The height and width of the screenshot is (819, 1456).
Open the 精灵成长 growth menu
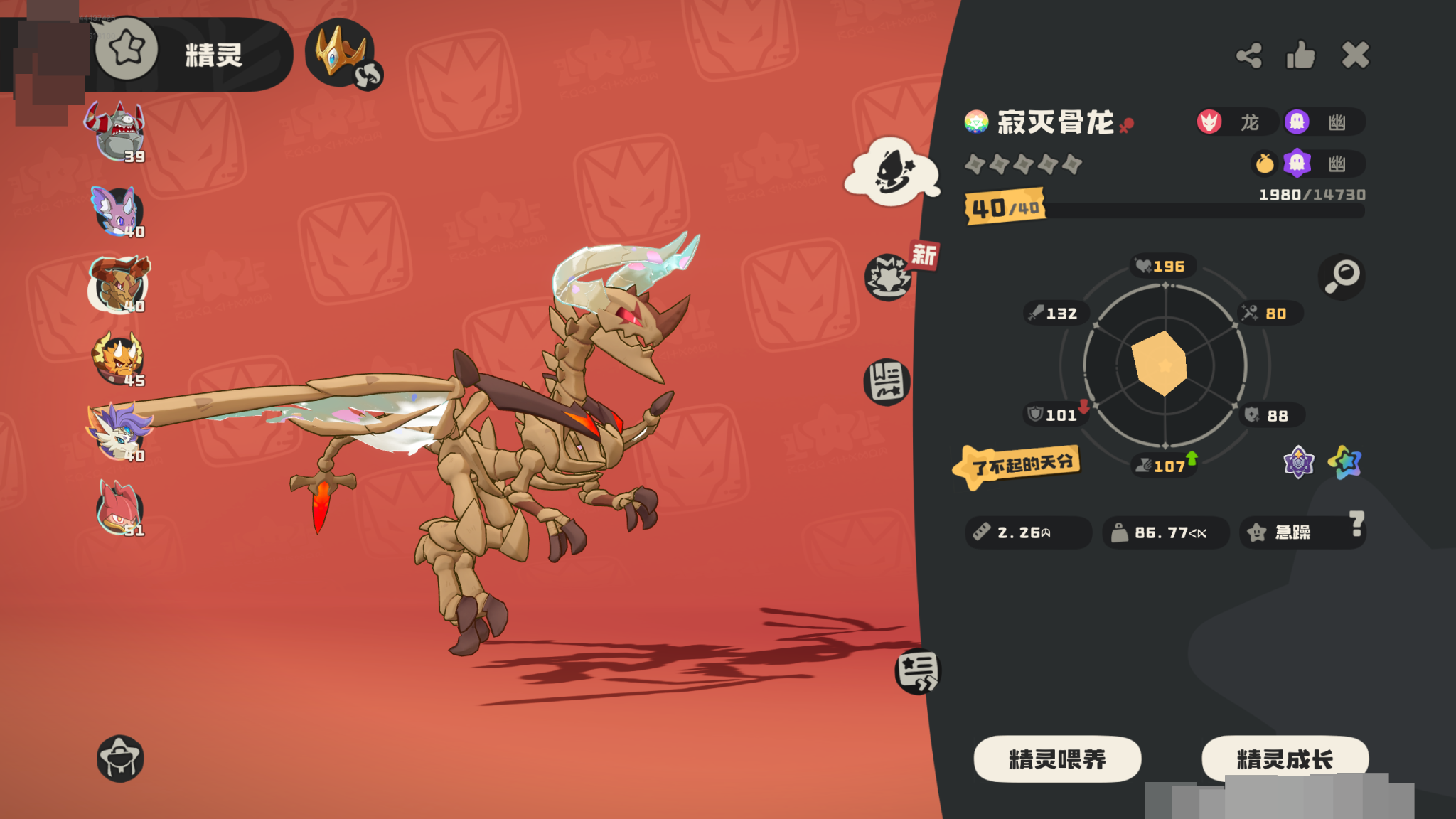[1285, 759]
